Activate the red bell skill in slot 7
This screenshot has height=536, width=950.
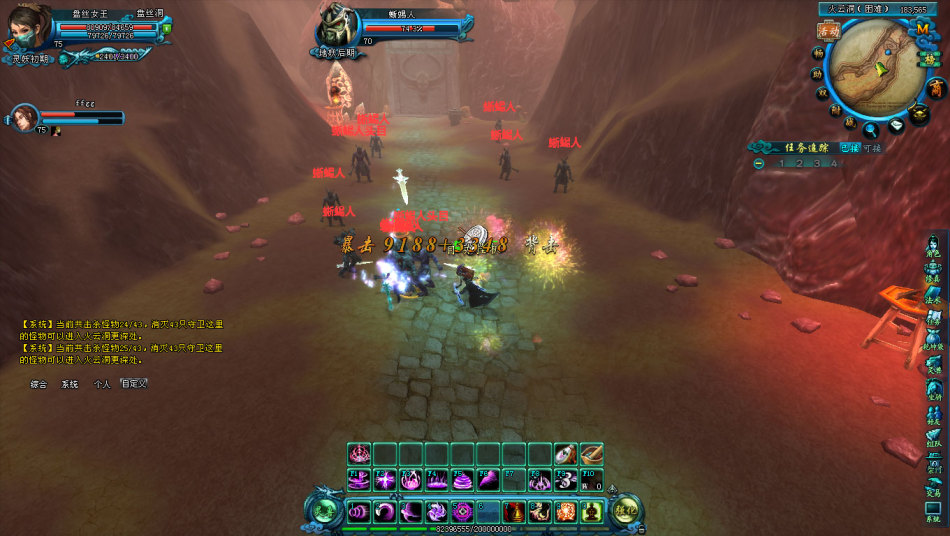[514, 511]
